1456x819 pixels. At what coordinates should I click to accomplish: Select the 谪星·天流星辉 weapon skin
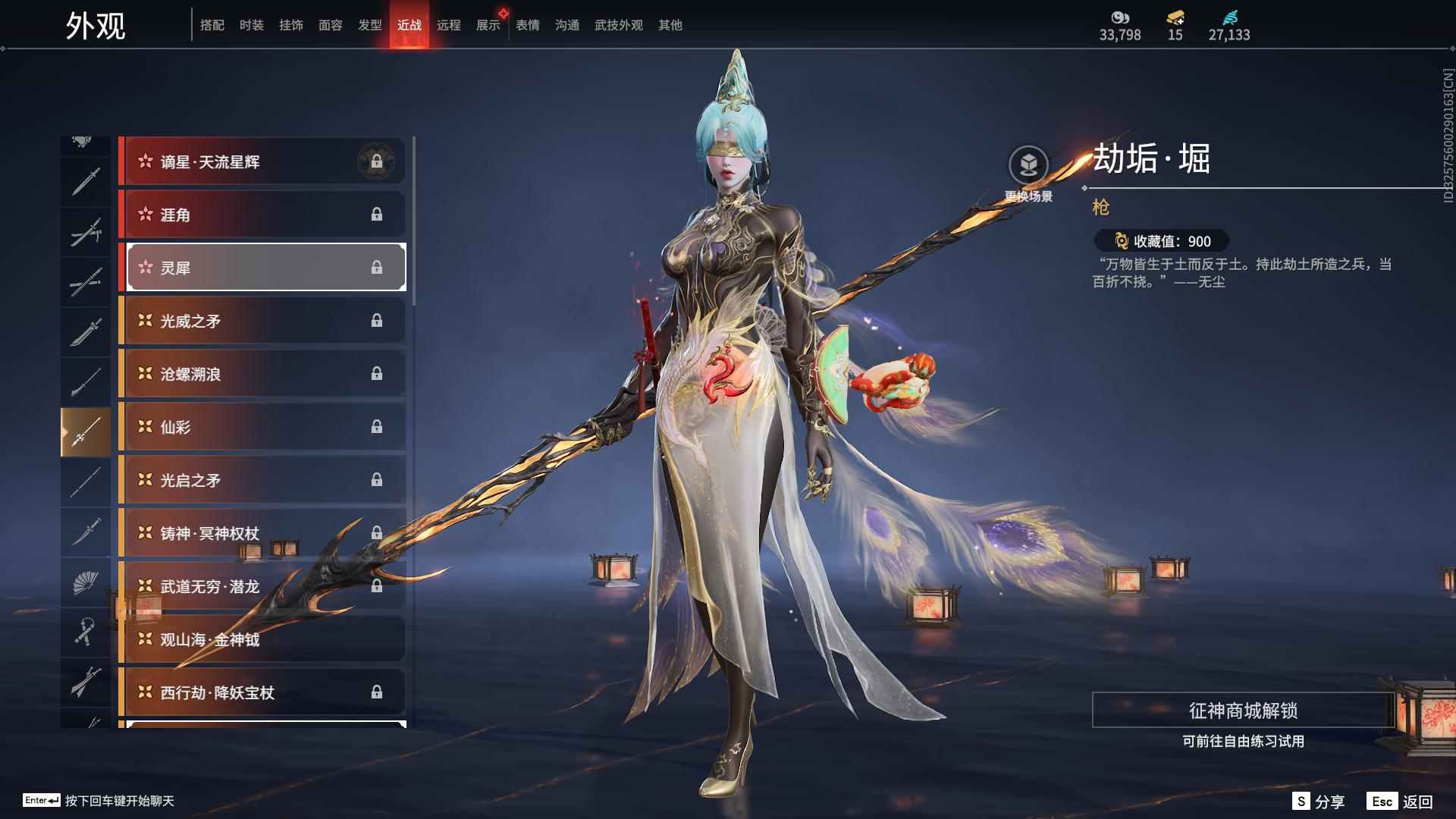click(x=262, y=162)
